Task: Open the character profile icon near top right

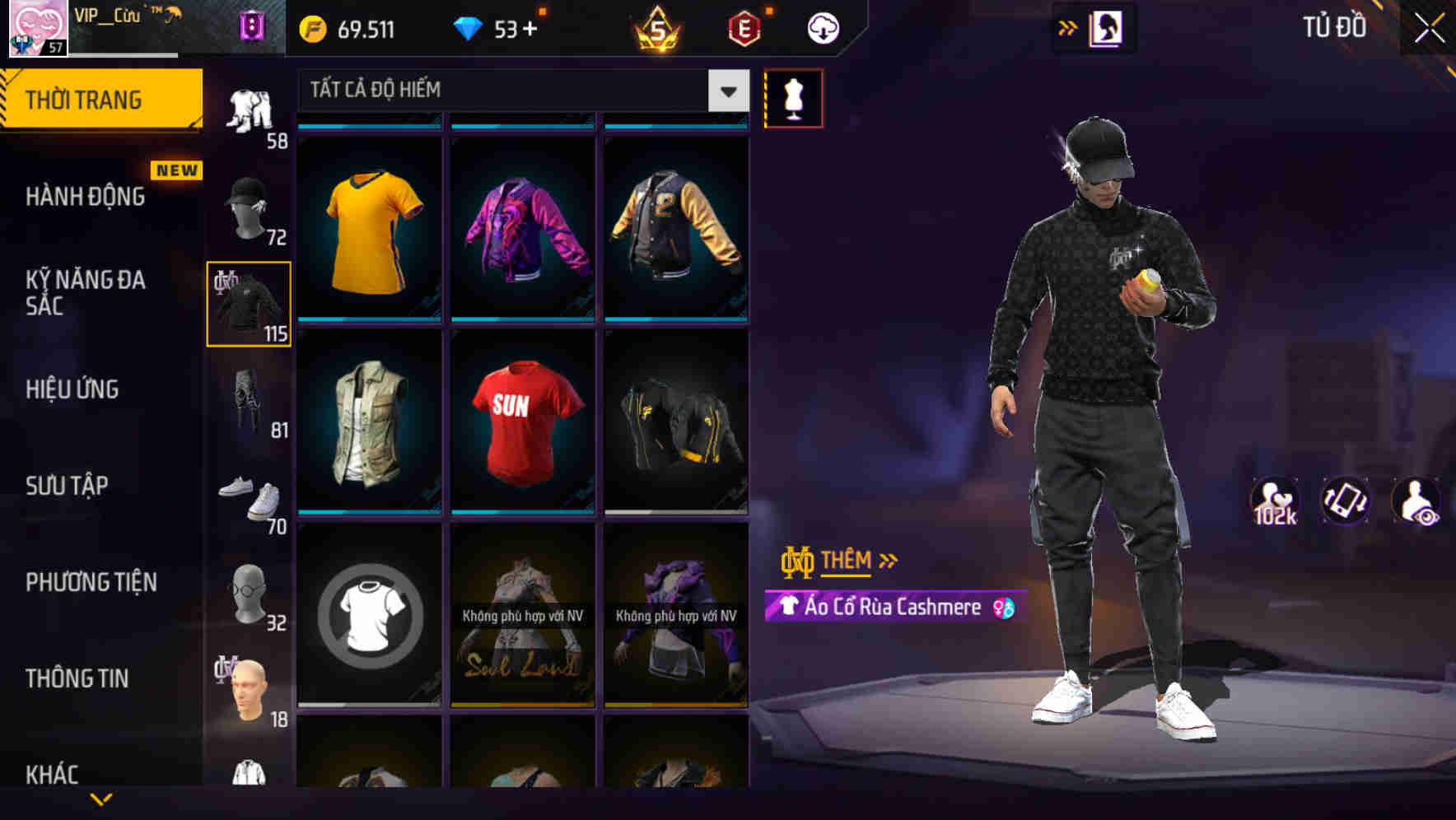Action: (1108, 27)
